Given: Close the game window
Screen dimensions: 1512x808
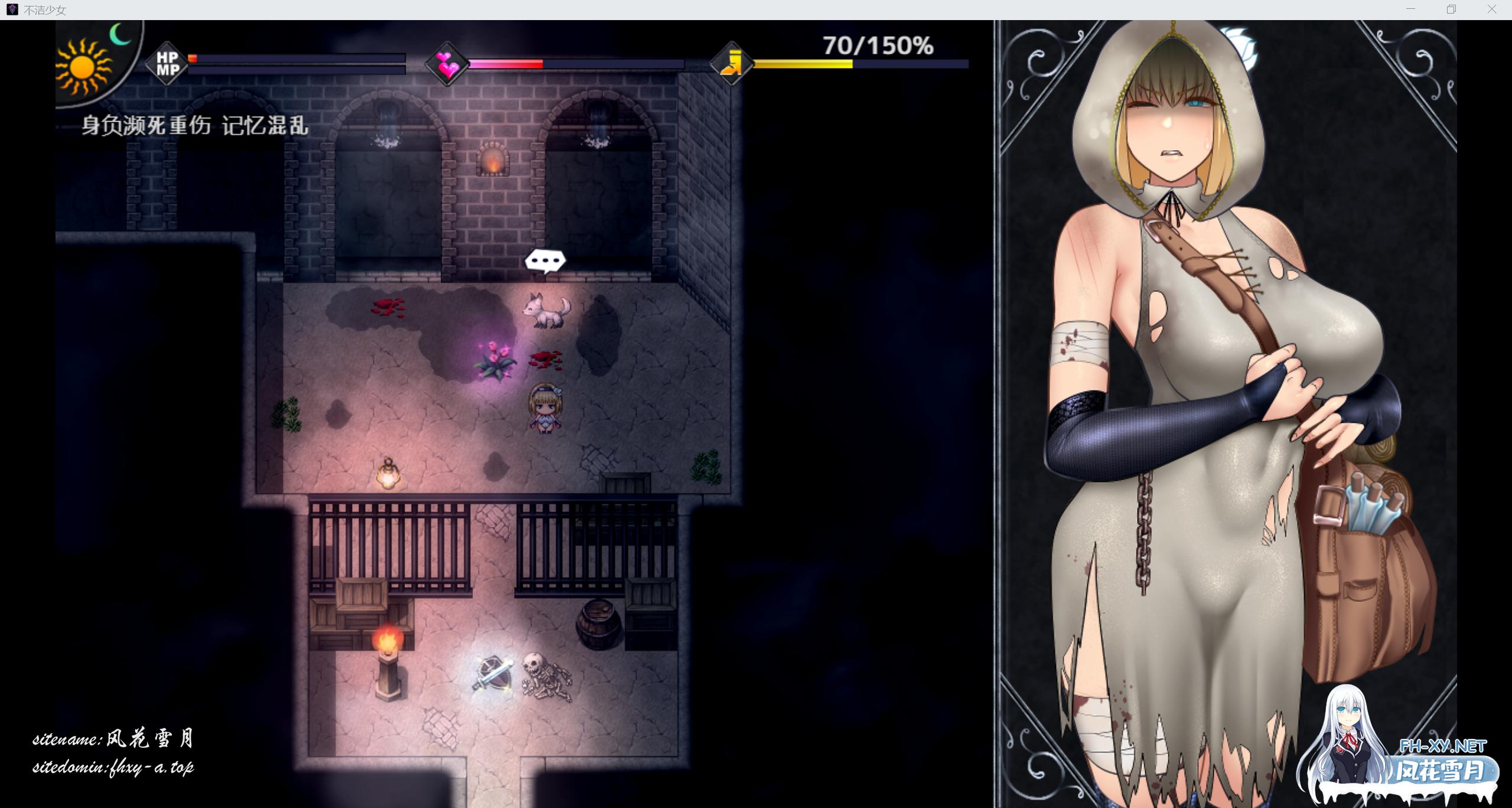Looking at the screenshot, I should click(x=1491, y=9).
